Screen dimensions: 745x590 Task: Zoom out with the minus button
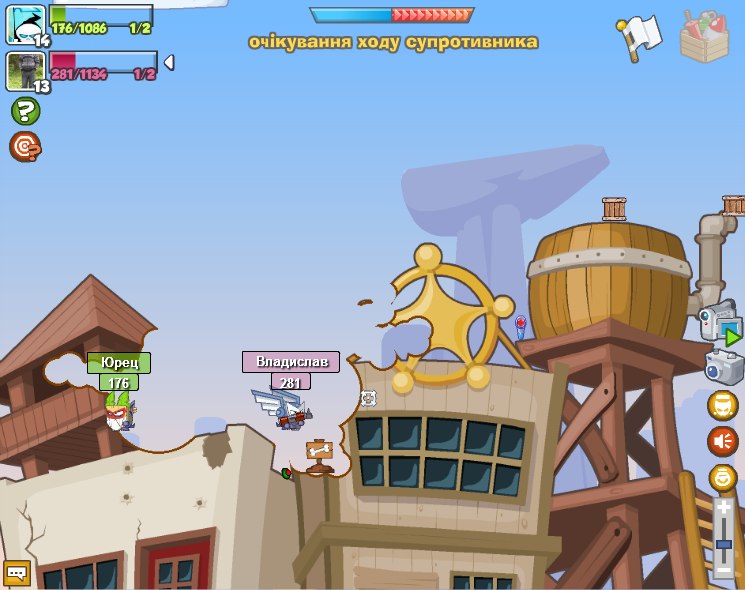(723, 570)
